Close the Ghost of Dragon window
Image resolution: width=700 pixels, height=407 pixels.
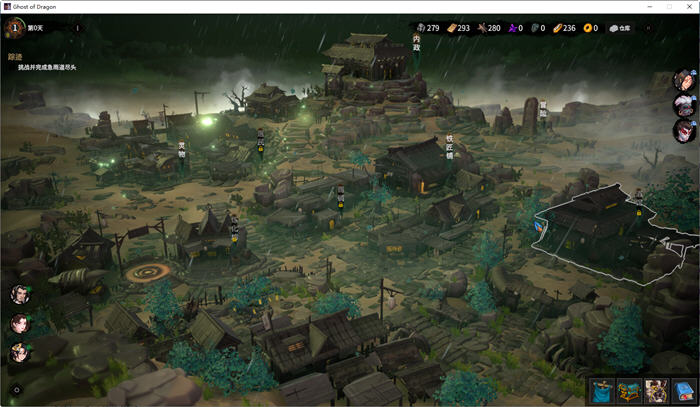(x=688, y=6)
